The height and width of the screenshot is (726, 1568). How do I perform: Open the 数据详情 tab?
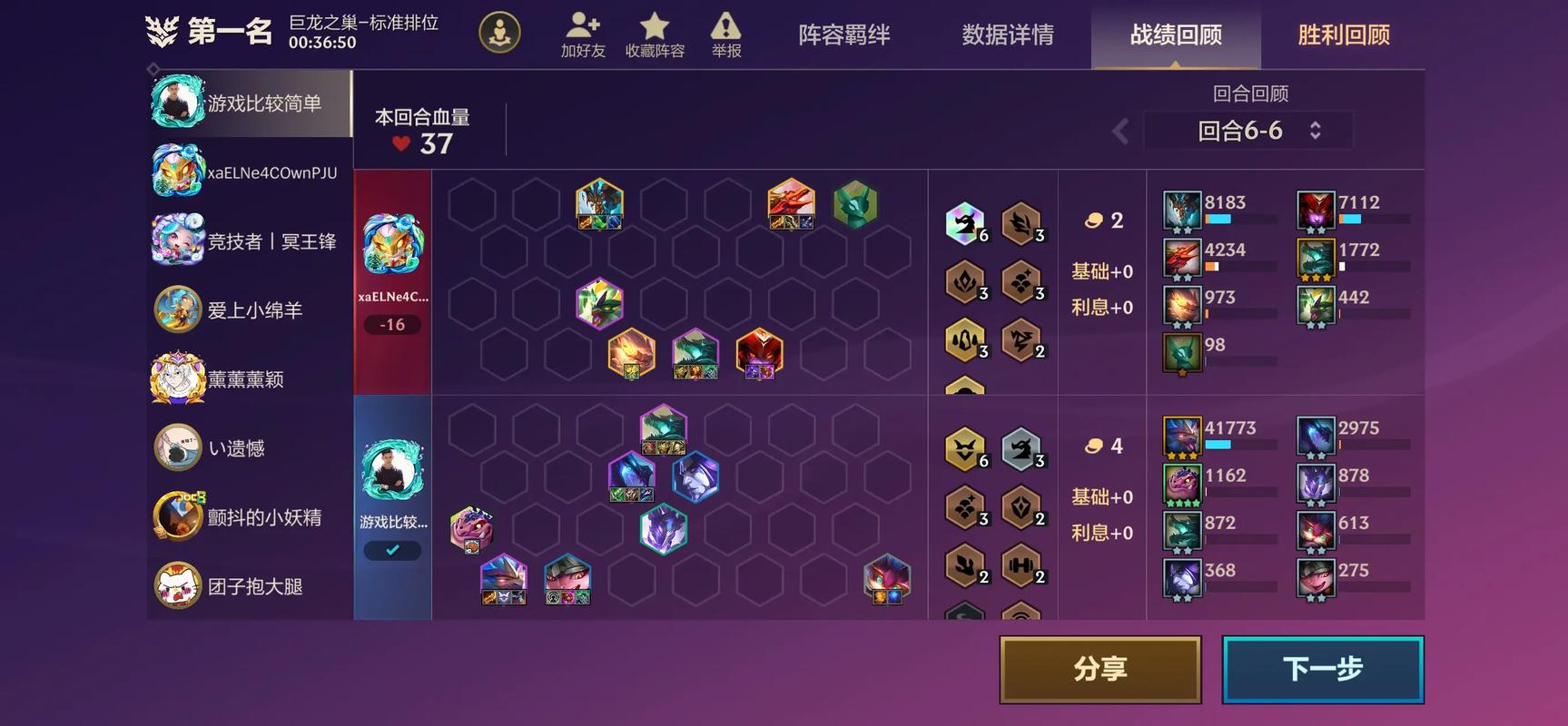[x=1008, y=35]
